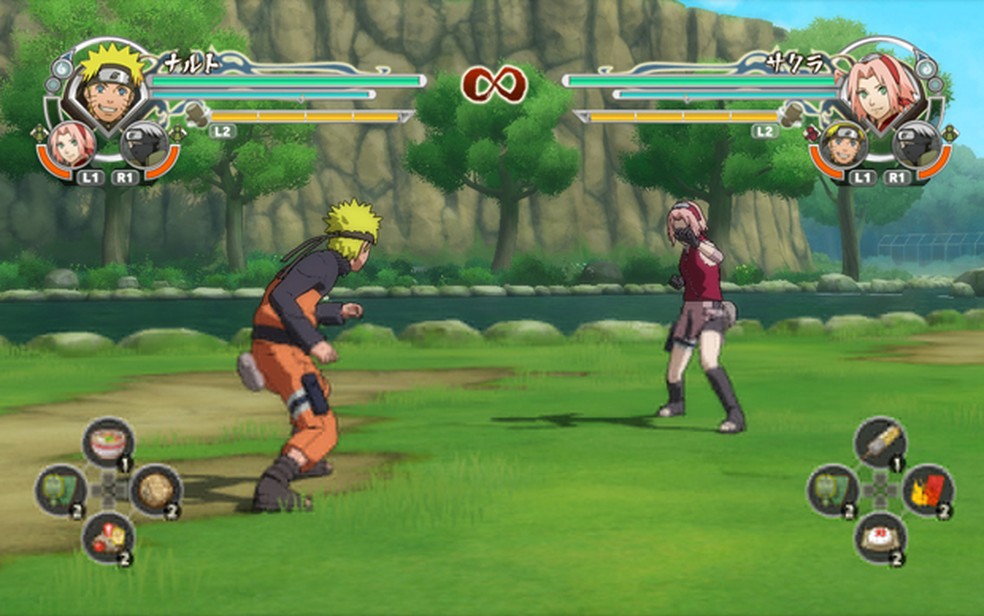The image size is (984, 616).
Task: Click Sakura's large player portrait
Action: [880, 86]
